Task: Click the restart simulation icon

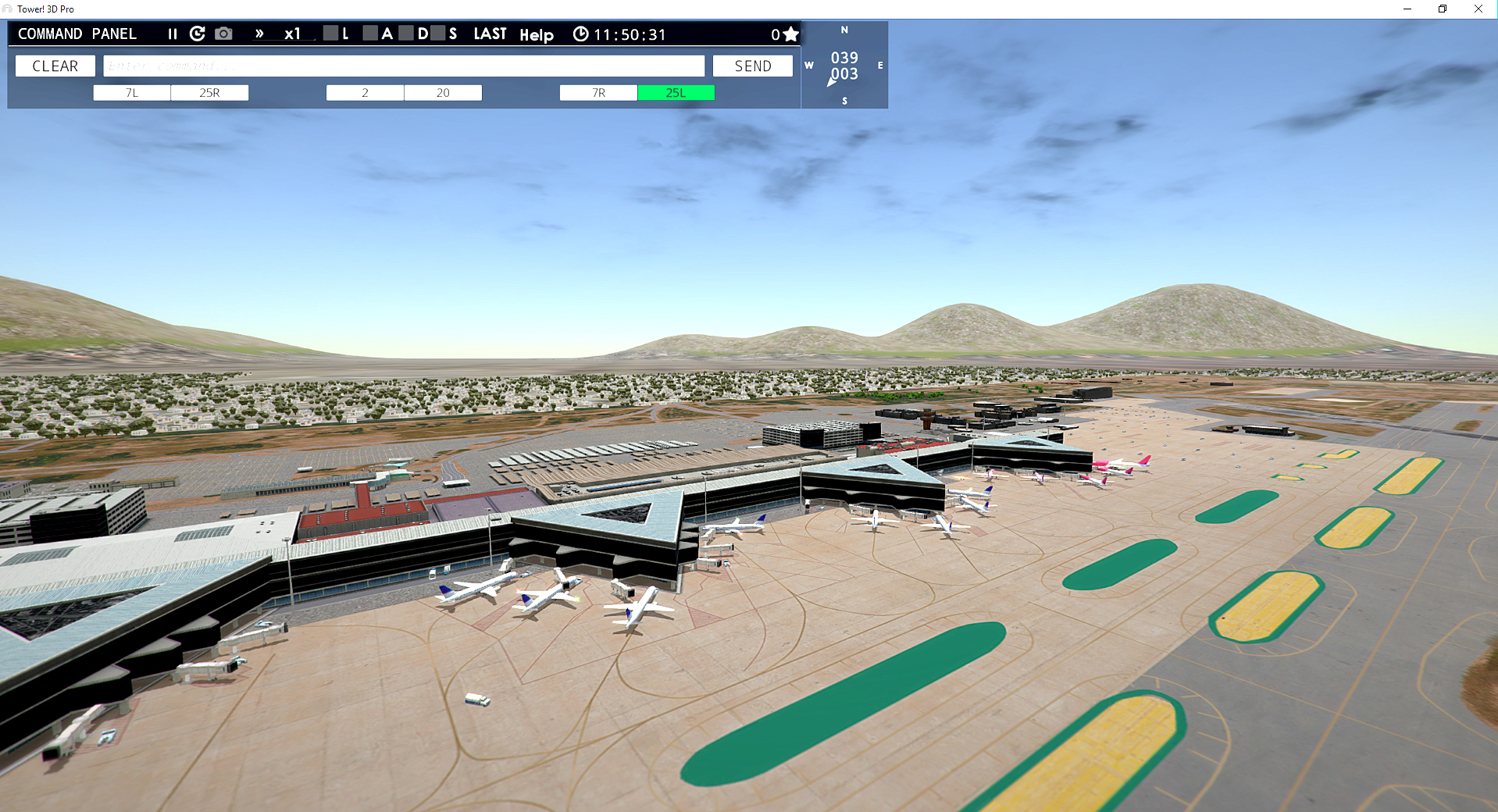Action: pyautogui.click(x=197, y=34)
